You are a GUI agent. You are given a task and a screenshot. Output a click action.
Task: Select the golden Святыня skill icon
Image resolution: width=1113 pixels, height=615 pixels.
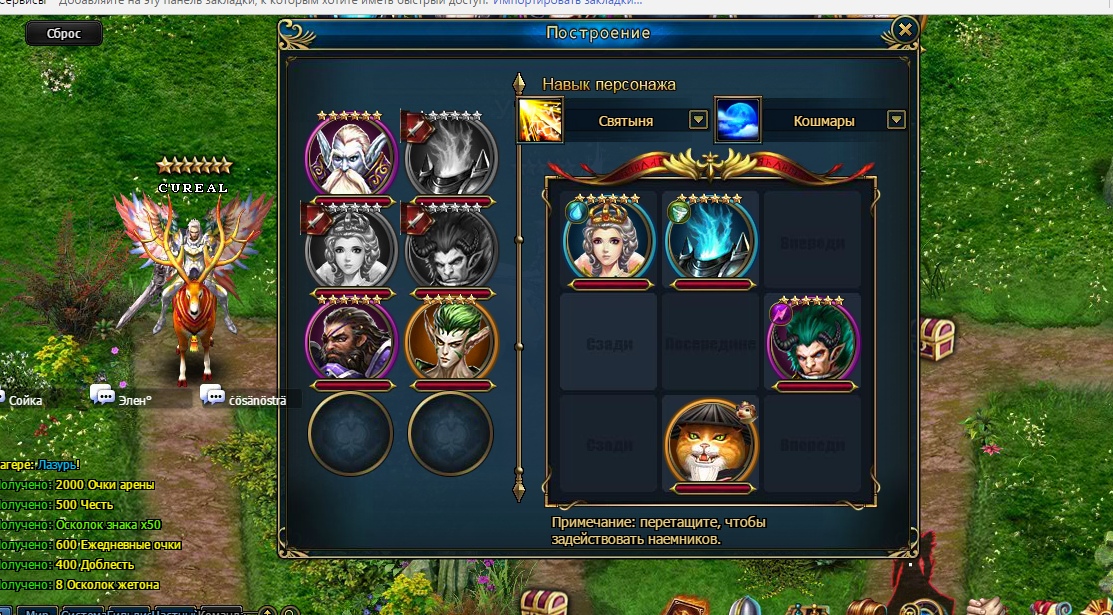(539, 120)
